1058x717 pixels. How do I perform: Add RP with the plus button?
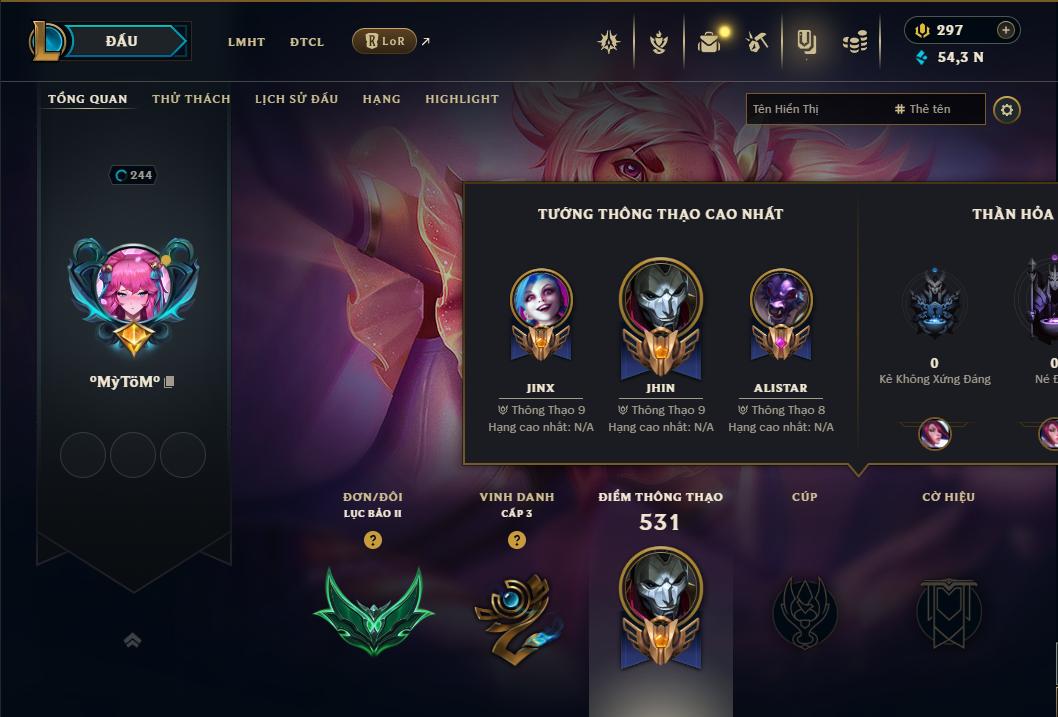click(x=1005, y=30)
